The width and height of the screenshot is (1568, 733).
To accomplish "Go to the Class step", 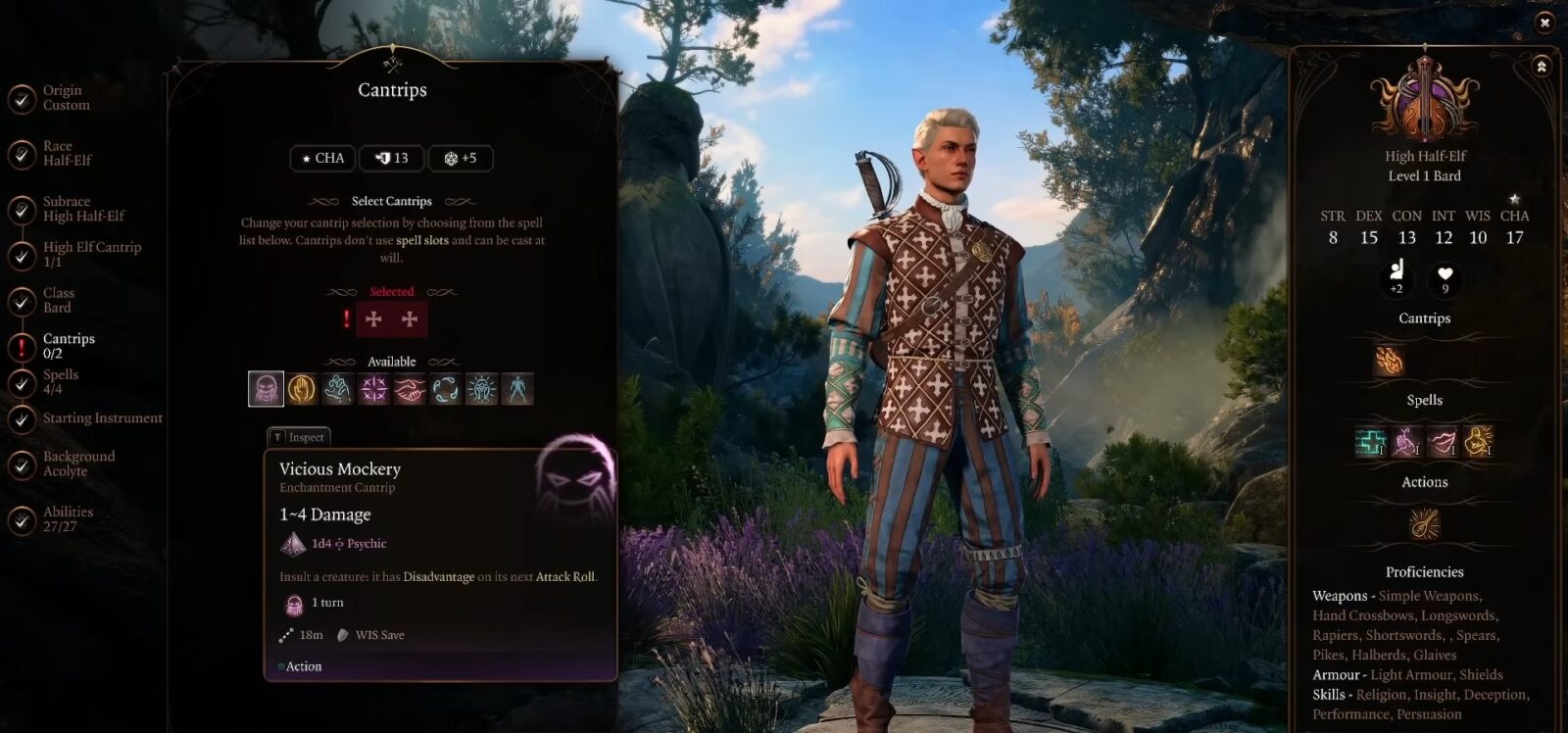I will point(57,300).
